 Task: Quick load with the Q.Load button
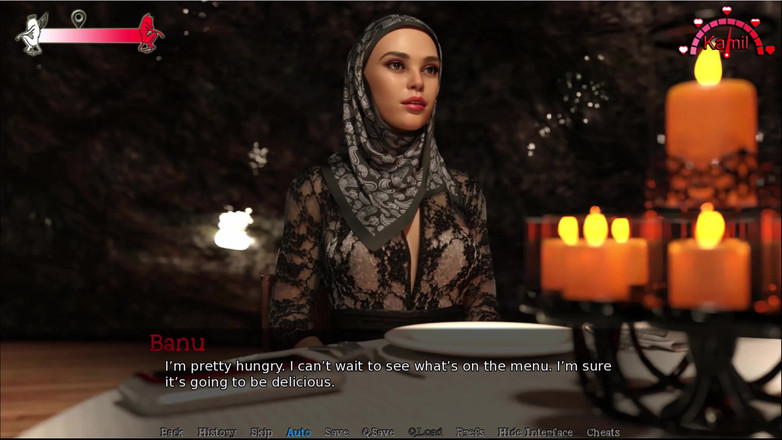[425, 432]
